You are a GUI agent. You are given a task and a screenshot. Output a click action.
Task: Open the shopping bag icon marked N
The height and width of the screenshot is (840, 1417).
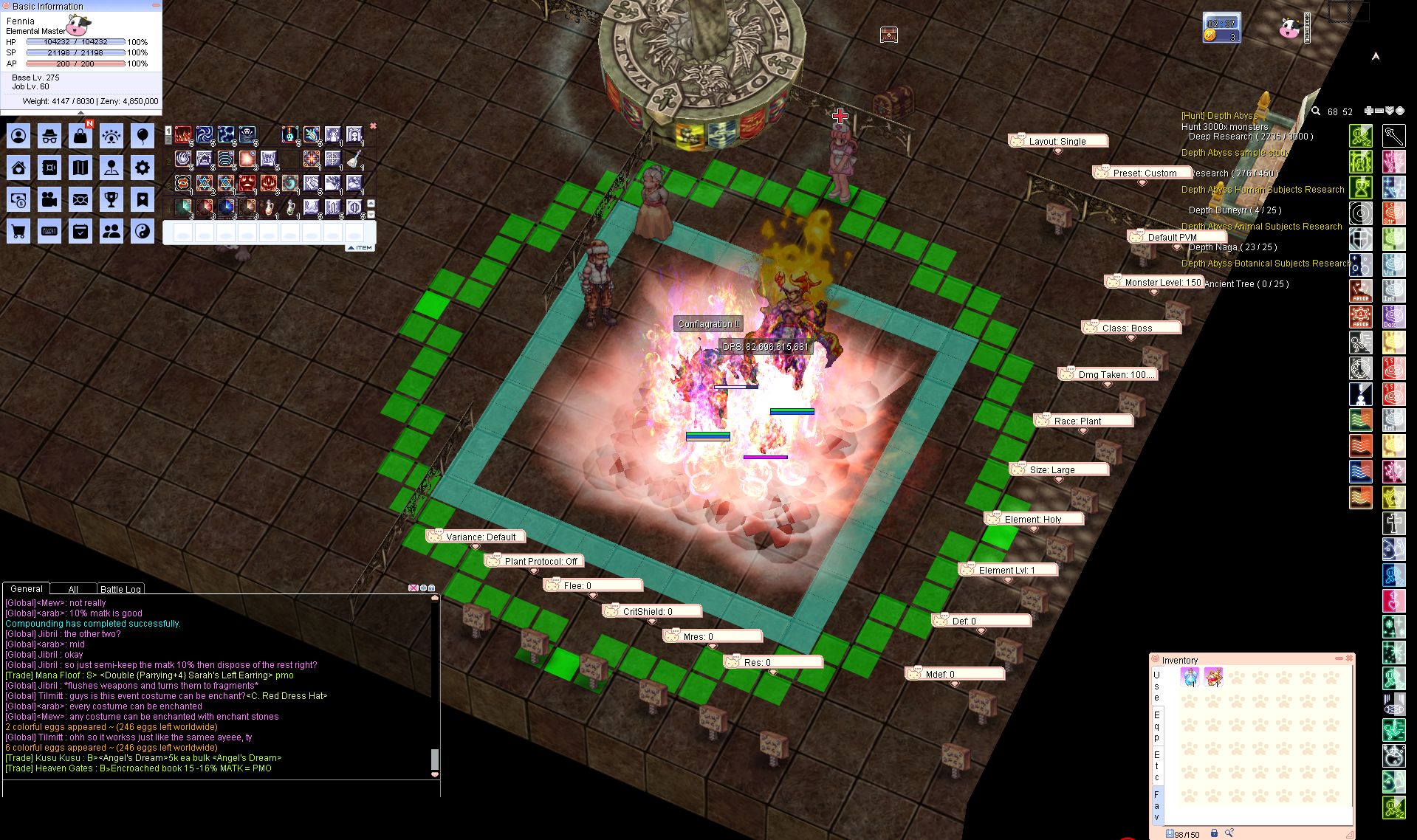click(80, 136)
